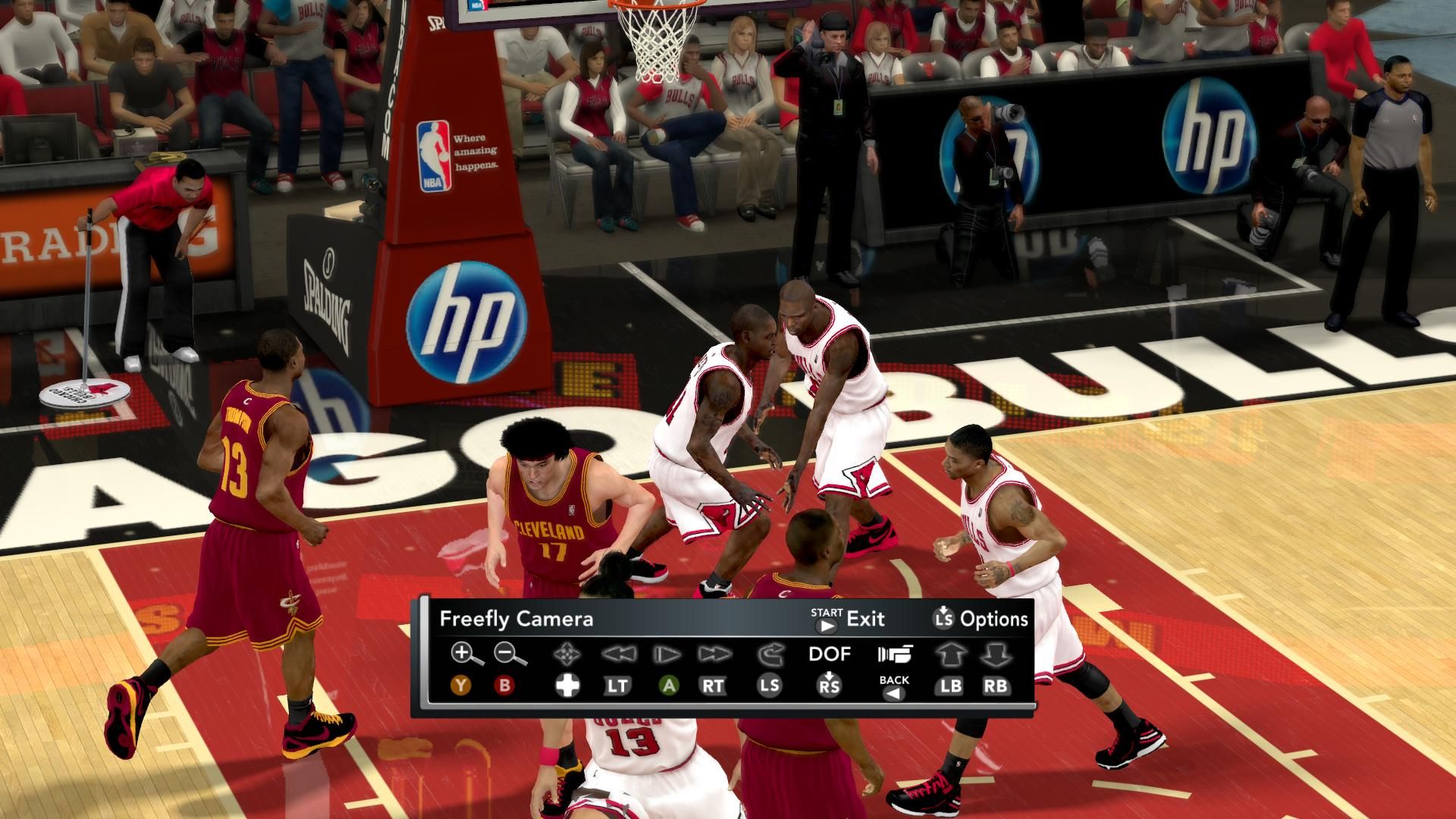This screenshot has width=1456, height=819.
Task: Raise the camera with the up arrow icon
Action: pyautogui.click(x=949, y=654)
